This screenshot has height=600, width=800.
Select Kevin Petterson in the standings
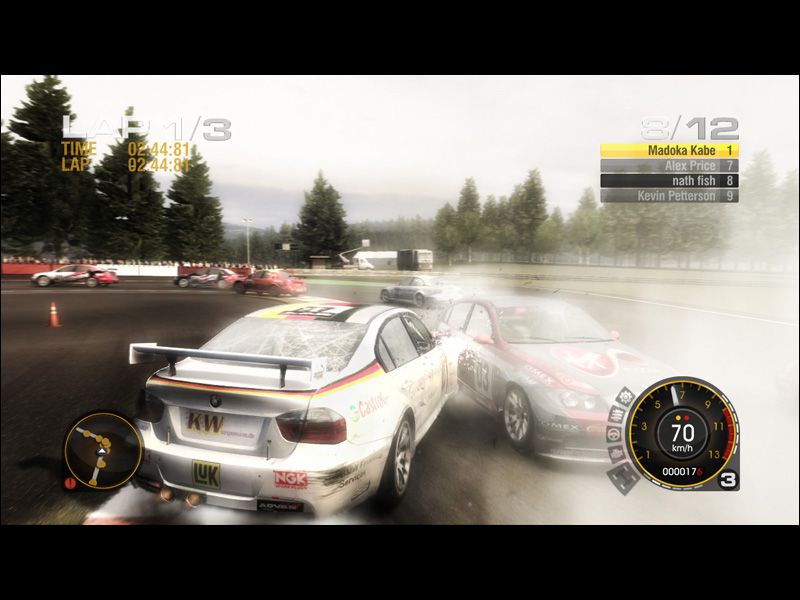click(669, 196)
